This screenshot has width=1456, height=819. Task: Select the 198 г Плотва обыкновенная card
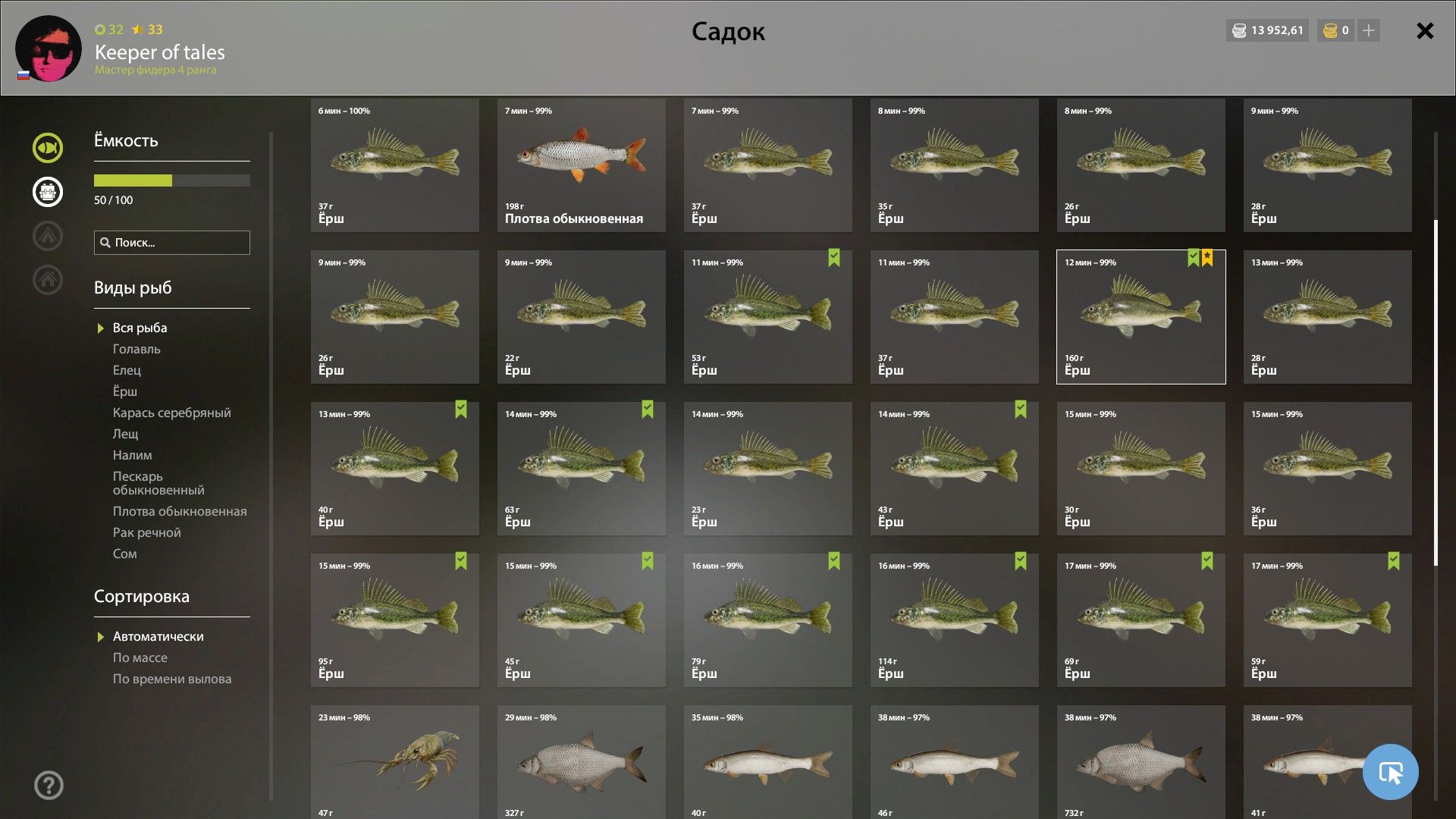[x=581, y=165]
